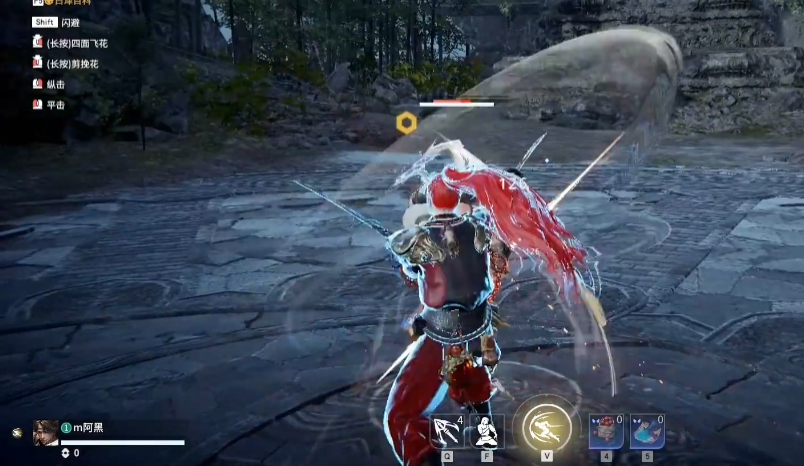
Task: Click the yellow hexagon target marker
Action: 406,123
